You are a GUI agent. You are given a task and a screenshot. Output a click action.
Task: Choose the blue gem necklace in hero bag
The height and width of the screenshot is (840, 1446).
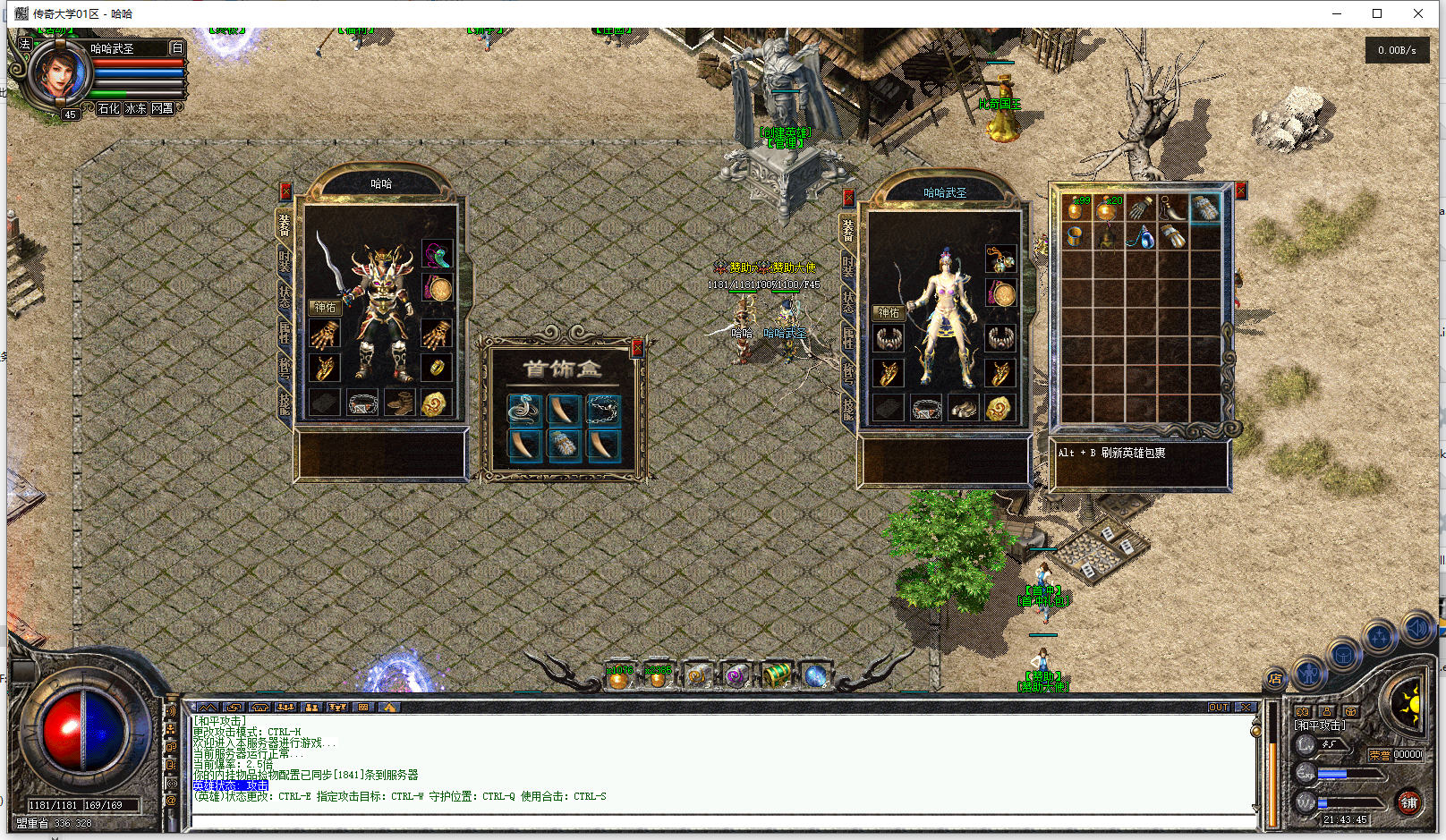click(x=1140, y=238)
